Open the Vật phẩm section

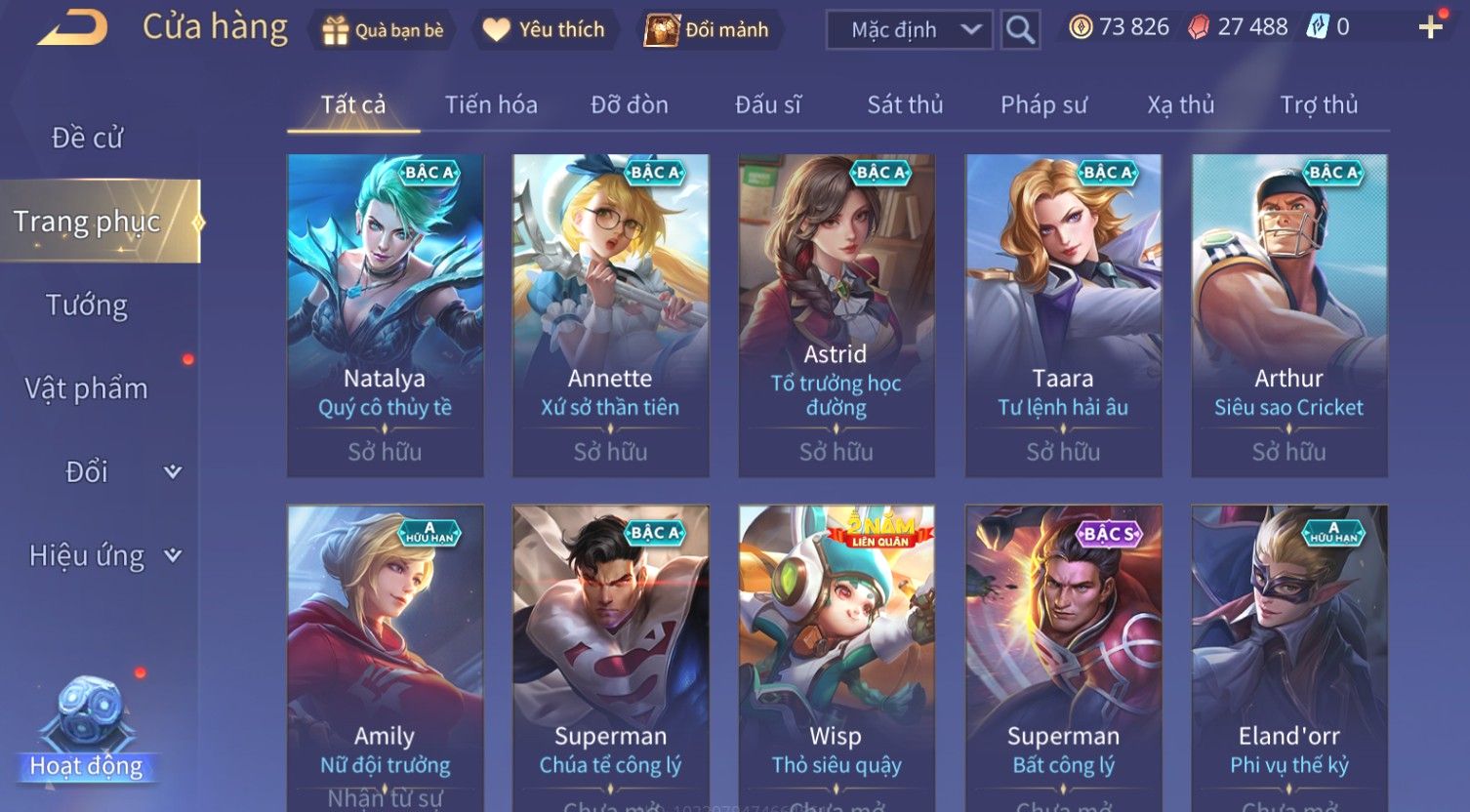(87, 388)
